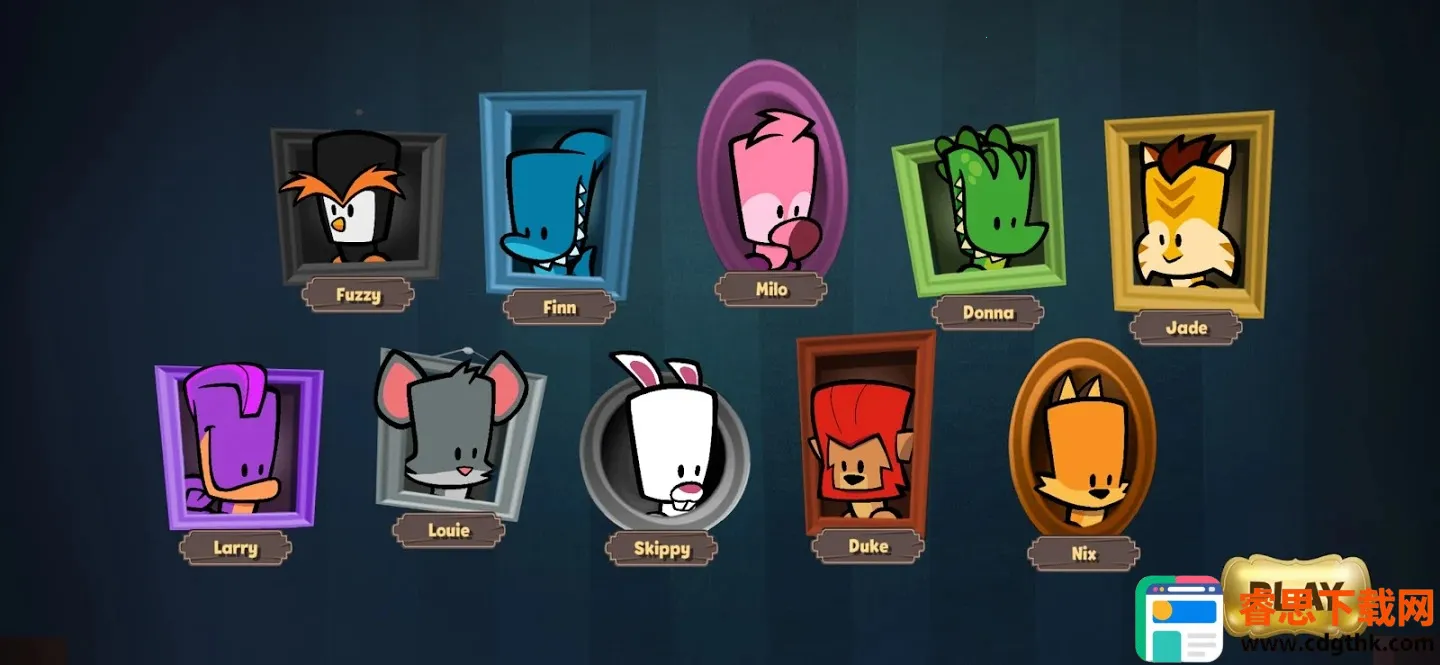Select Duke the lion portrait

[x=864, y=432]
